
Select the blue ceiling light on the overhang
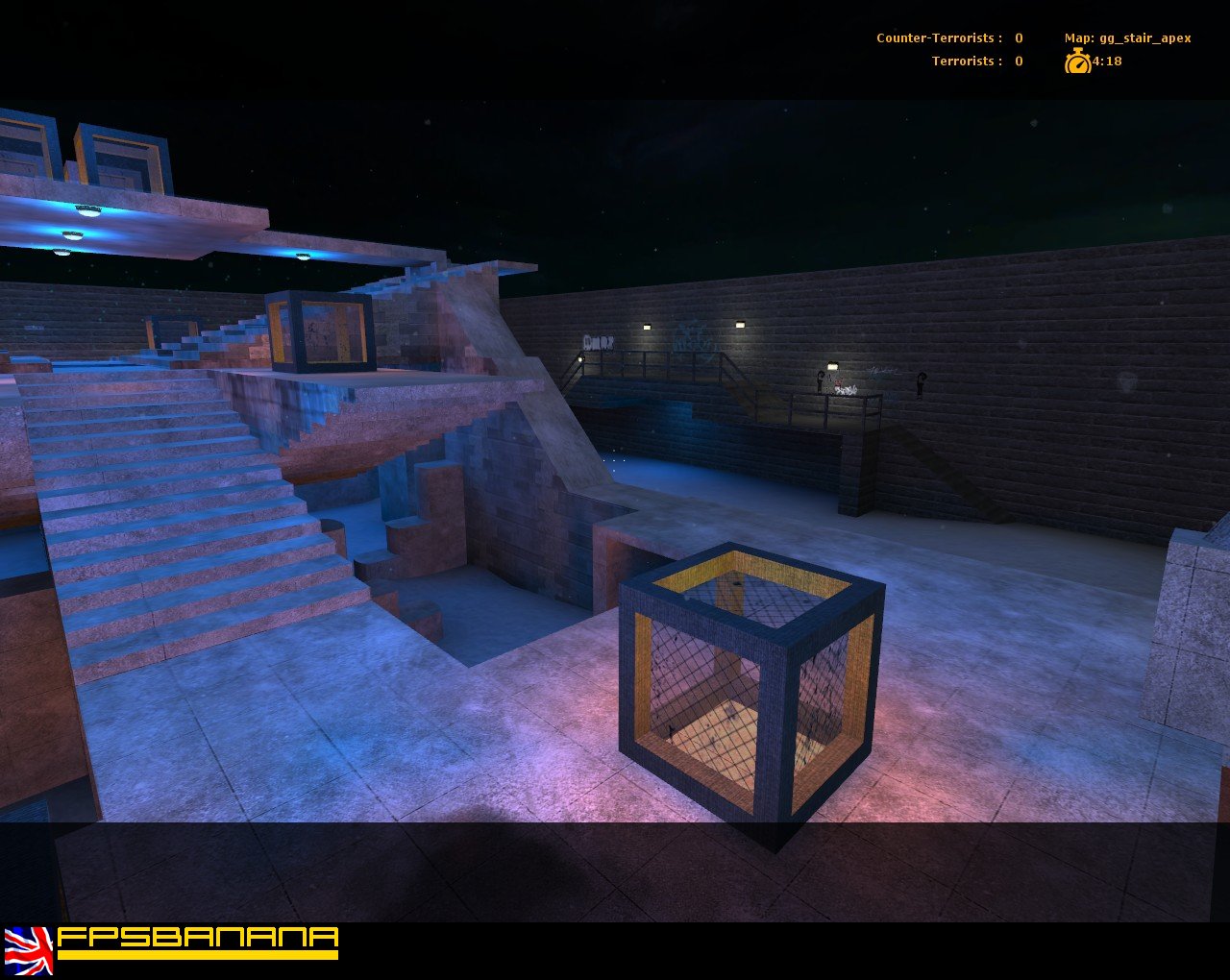(303, 255)
